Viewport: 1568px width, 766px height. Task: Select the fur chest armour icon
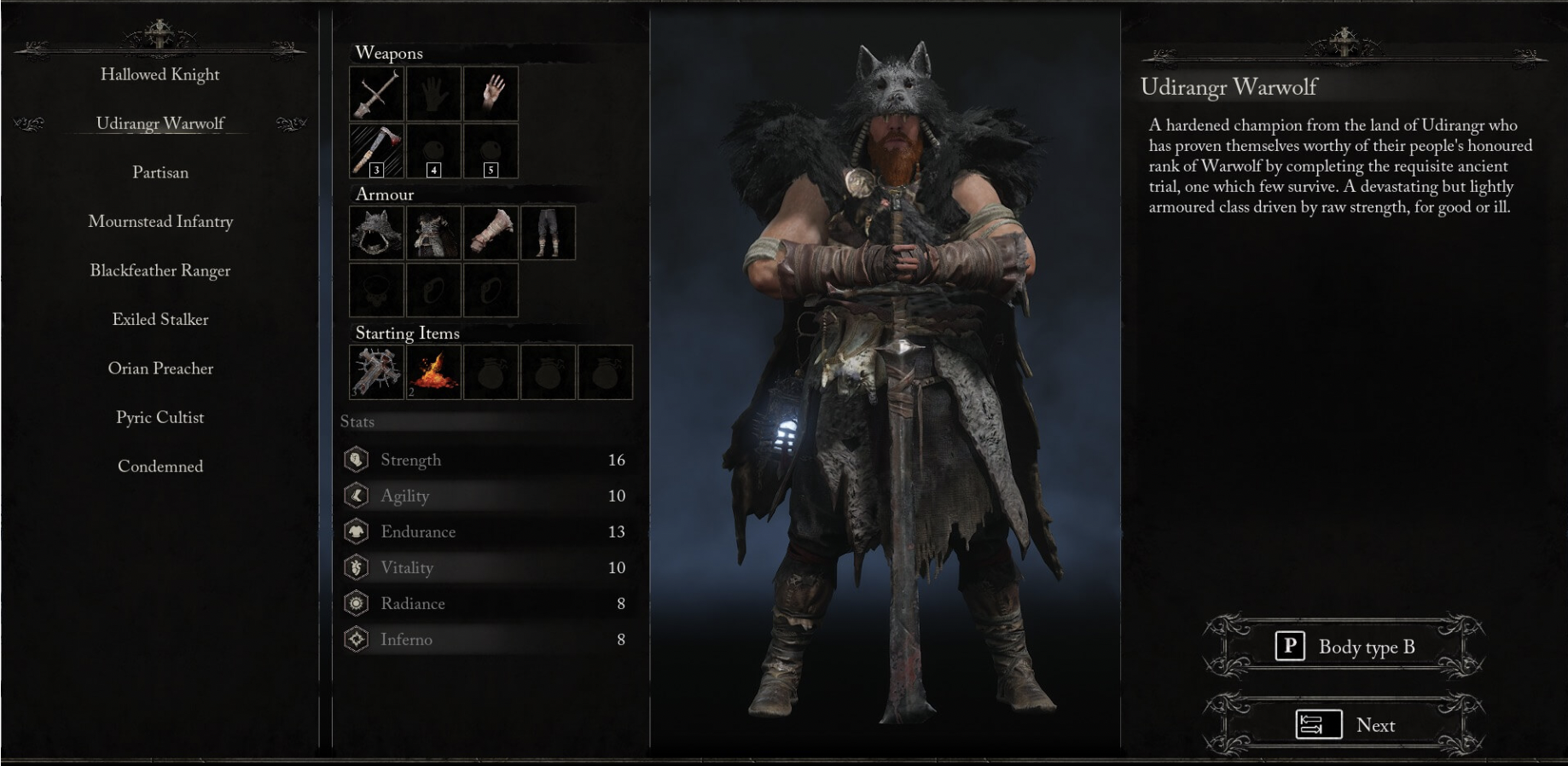click(x=432, y=233)
